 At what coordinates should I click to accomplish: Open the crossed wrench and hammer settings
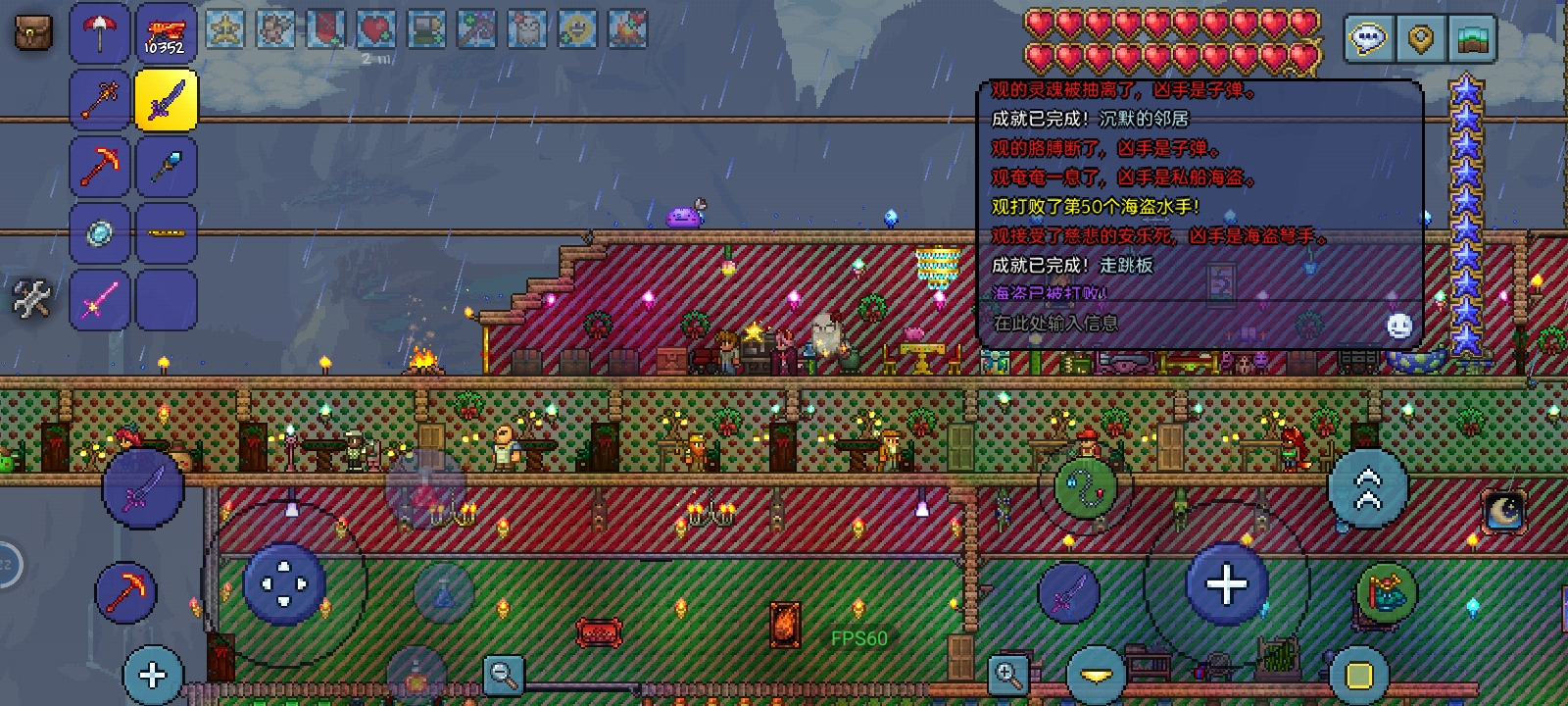tap(31, 298)
